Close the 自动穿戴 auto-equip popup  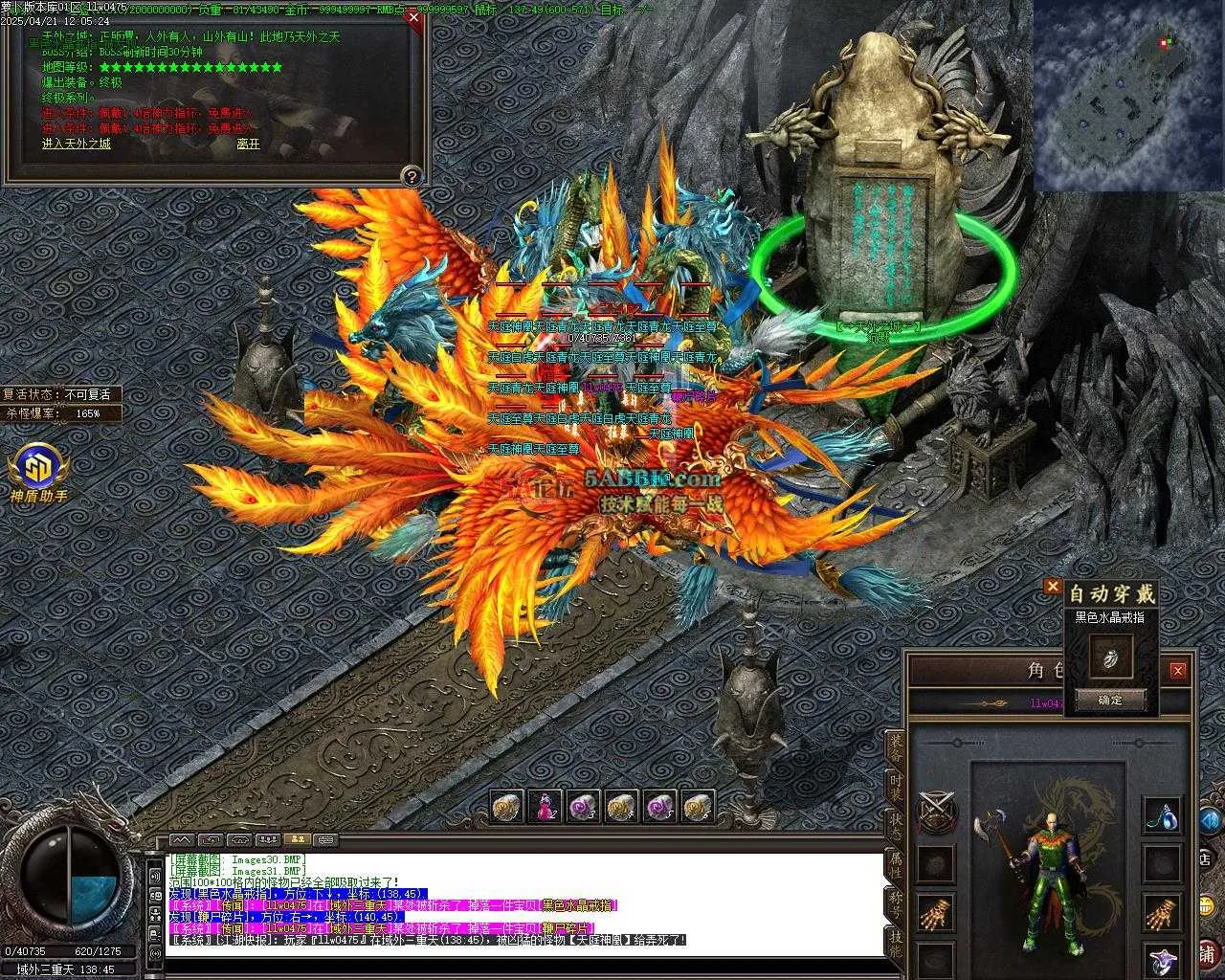coord(1053,586)
